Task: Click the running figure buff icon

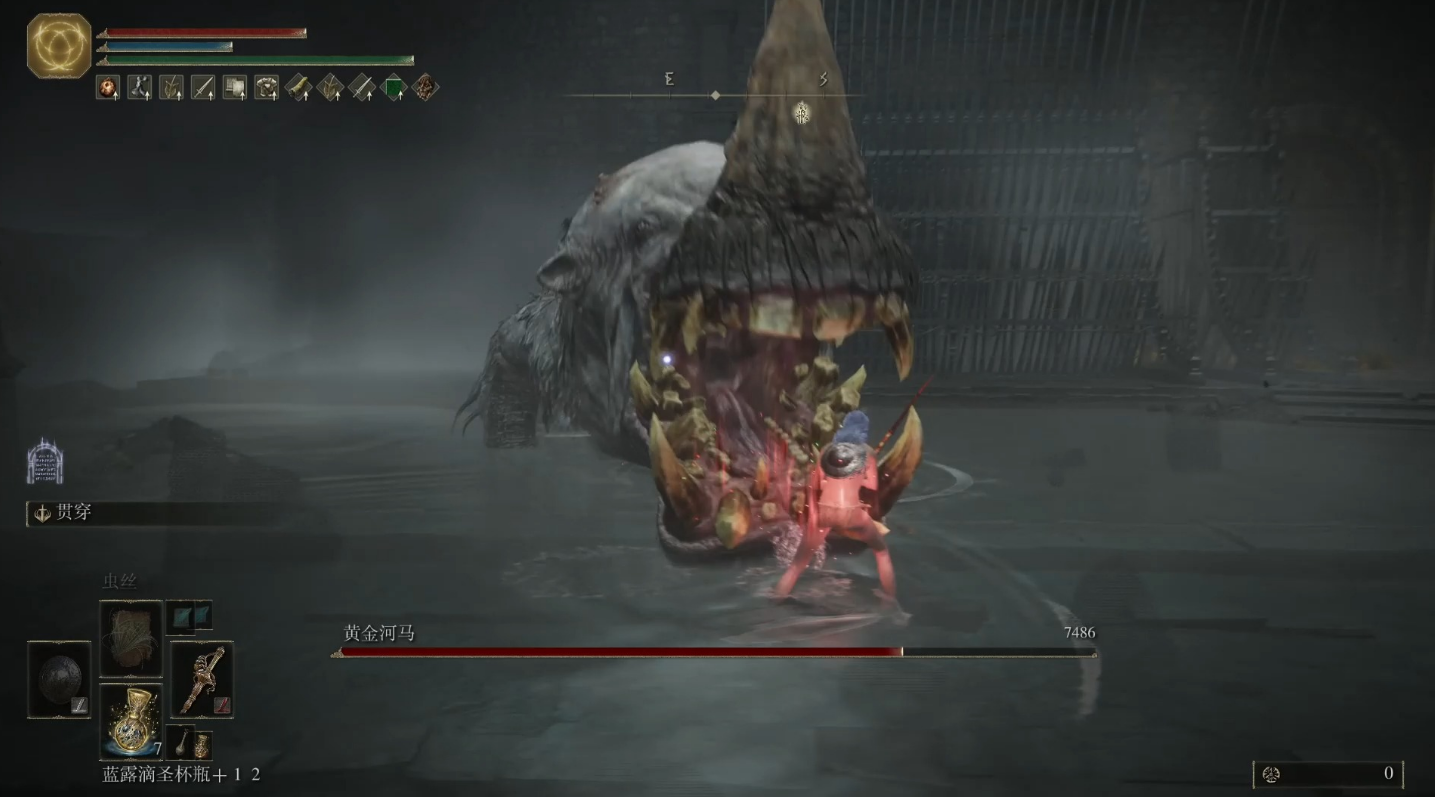Action: tap(139, 88)
